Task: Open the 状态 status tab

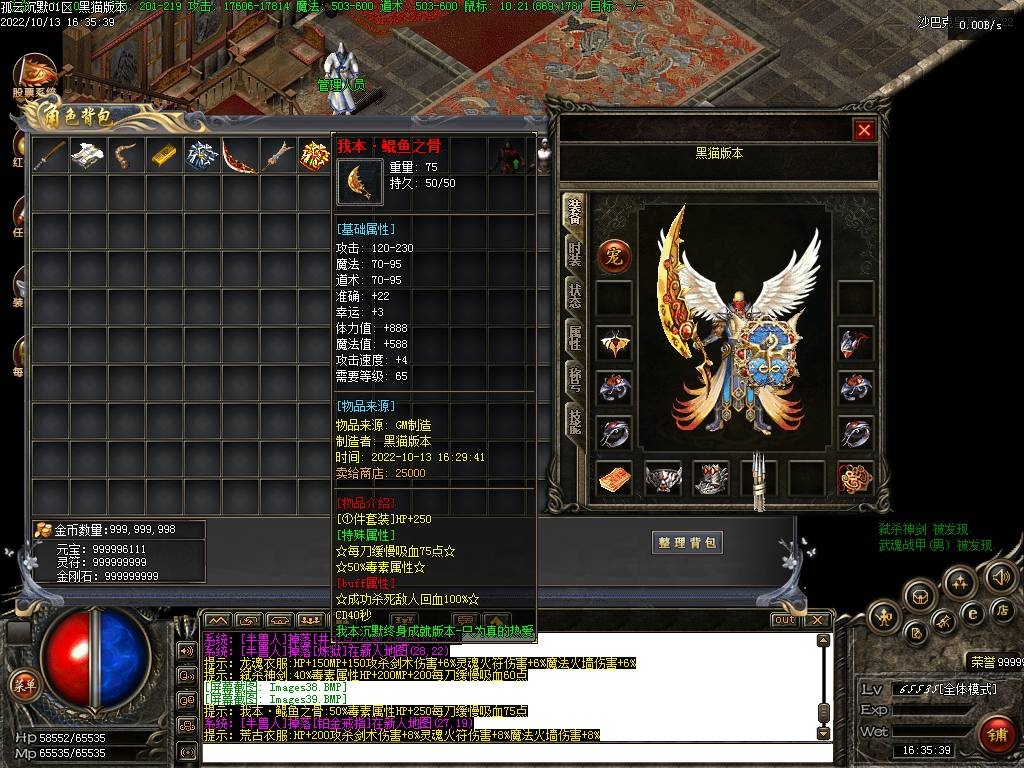Action: pos(574,295)
